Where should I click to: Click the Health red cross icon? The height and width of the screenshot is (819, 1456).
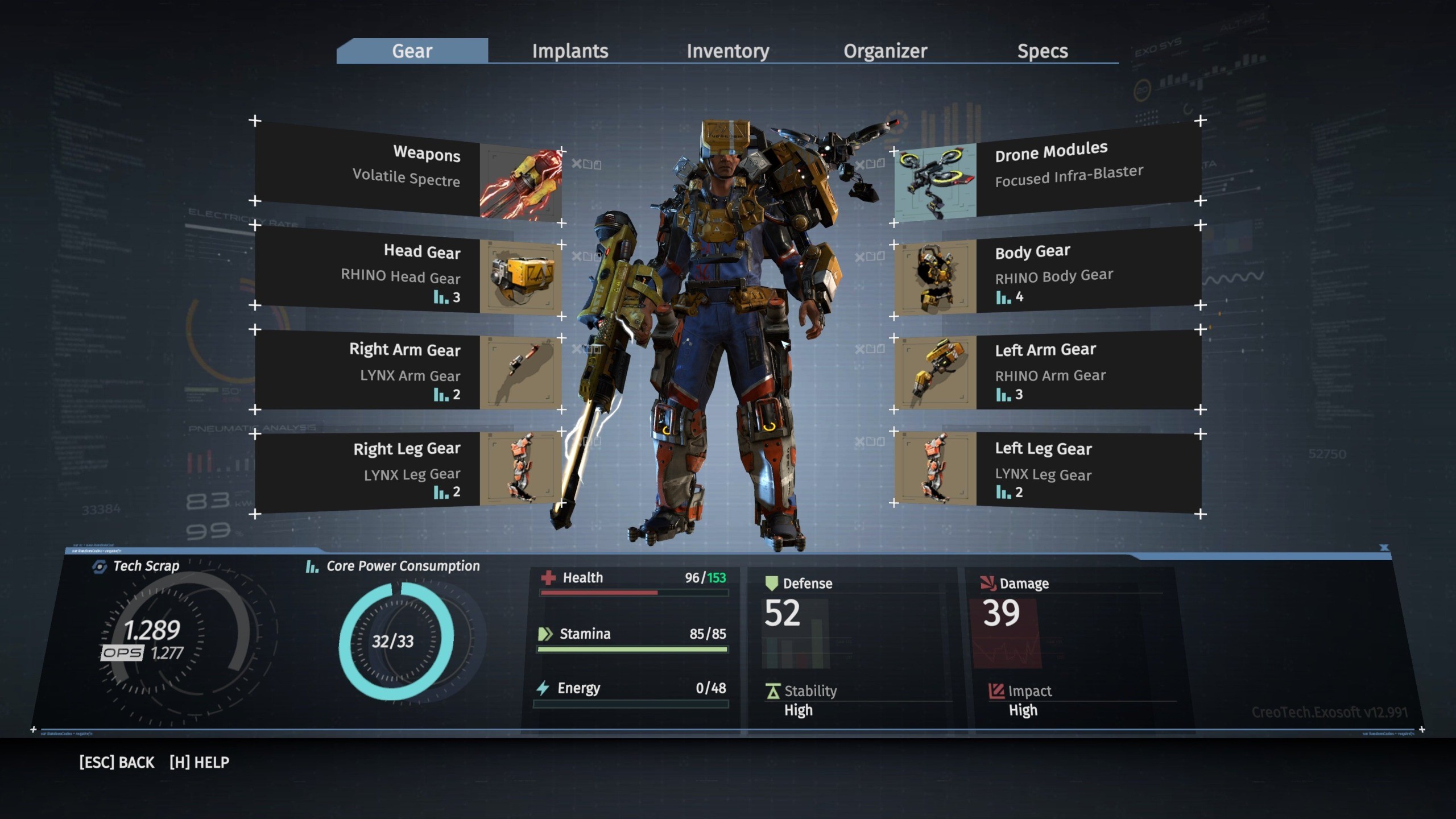(x=548, y=578)
